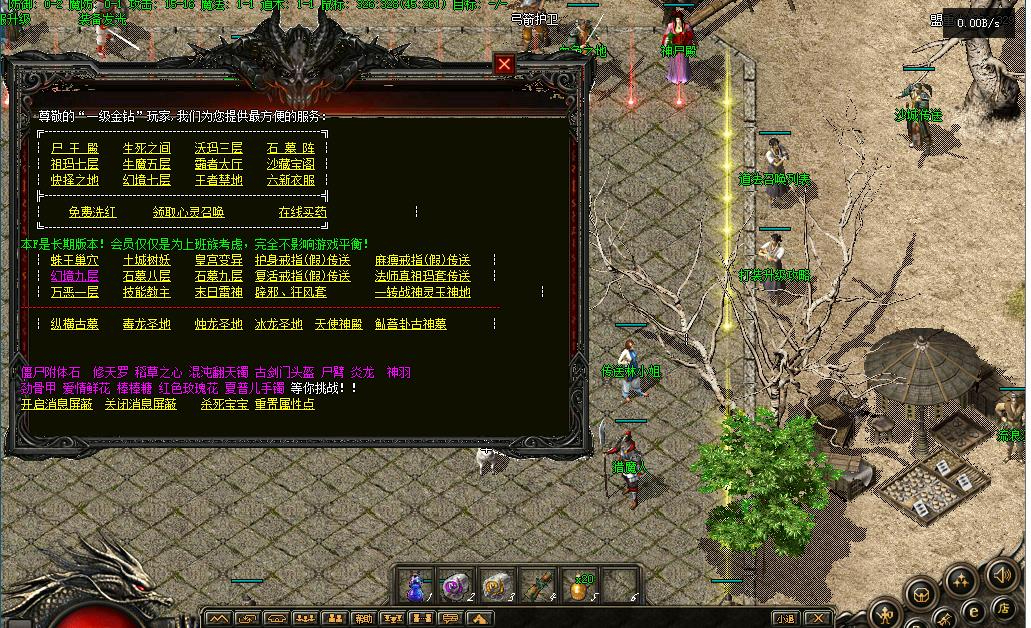Turn on 开启消息屏蔽
1031x628 pixels.
tap(56, 404)
